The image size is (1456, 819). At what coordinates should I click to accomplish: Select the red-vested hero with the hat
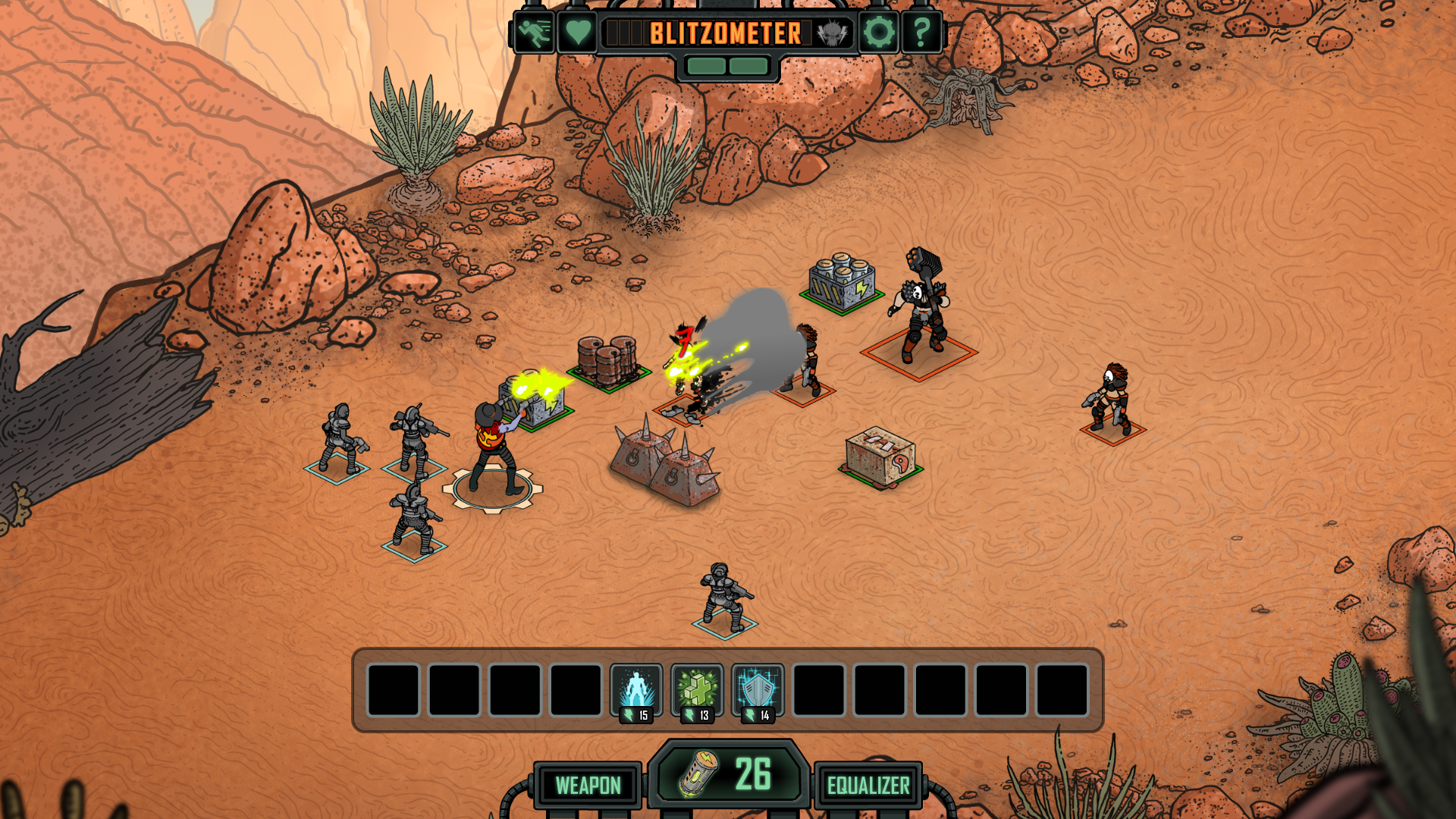tap(494, 449)
